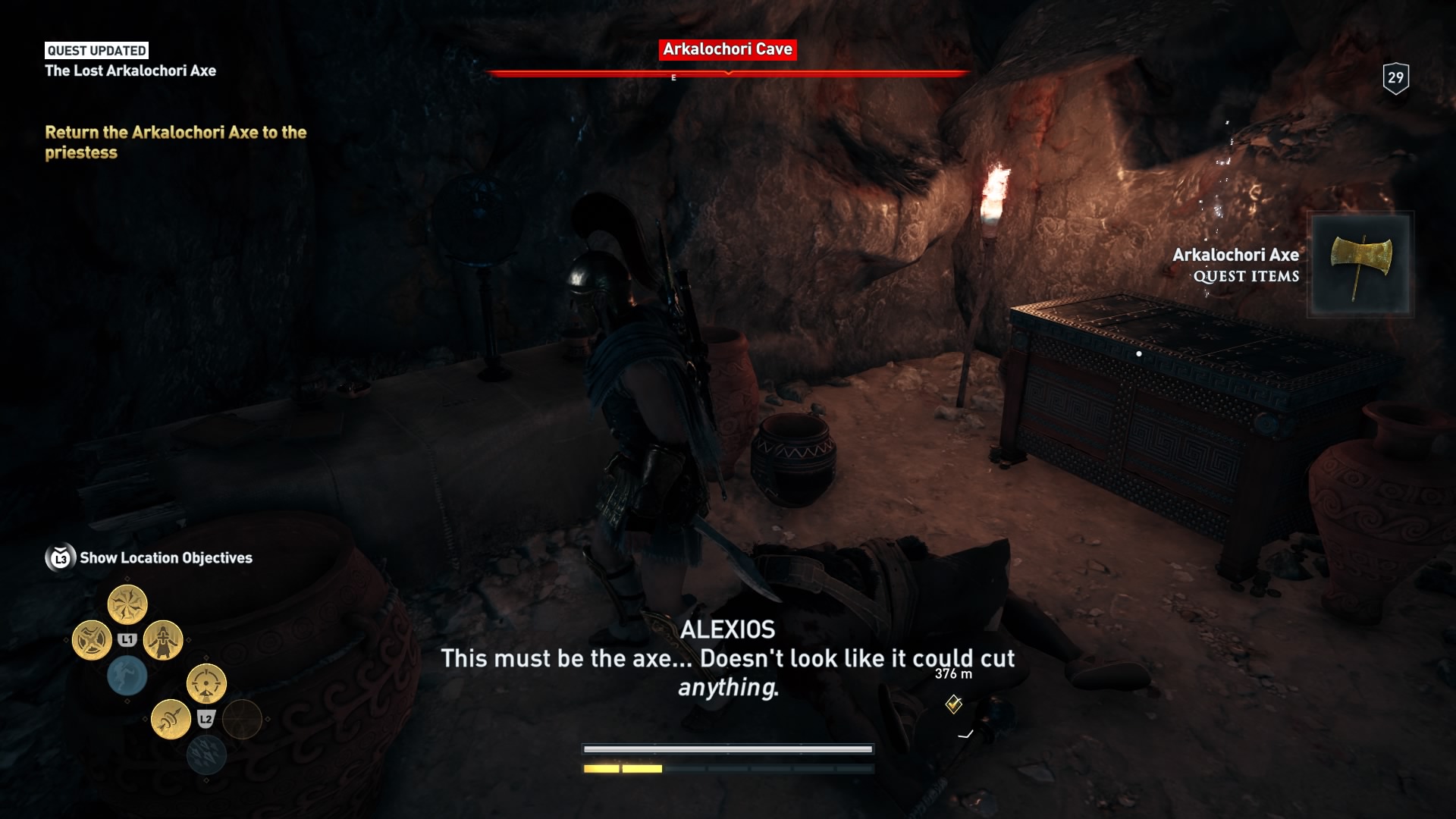Toggle the L3 button prompt indicator
The height and width of the screenshot is (819, 1456).
[59, 556]
